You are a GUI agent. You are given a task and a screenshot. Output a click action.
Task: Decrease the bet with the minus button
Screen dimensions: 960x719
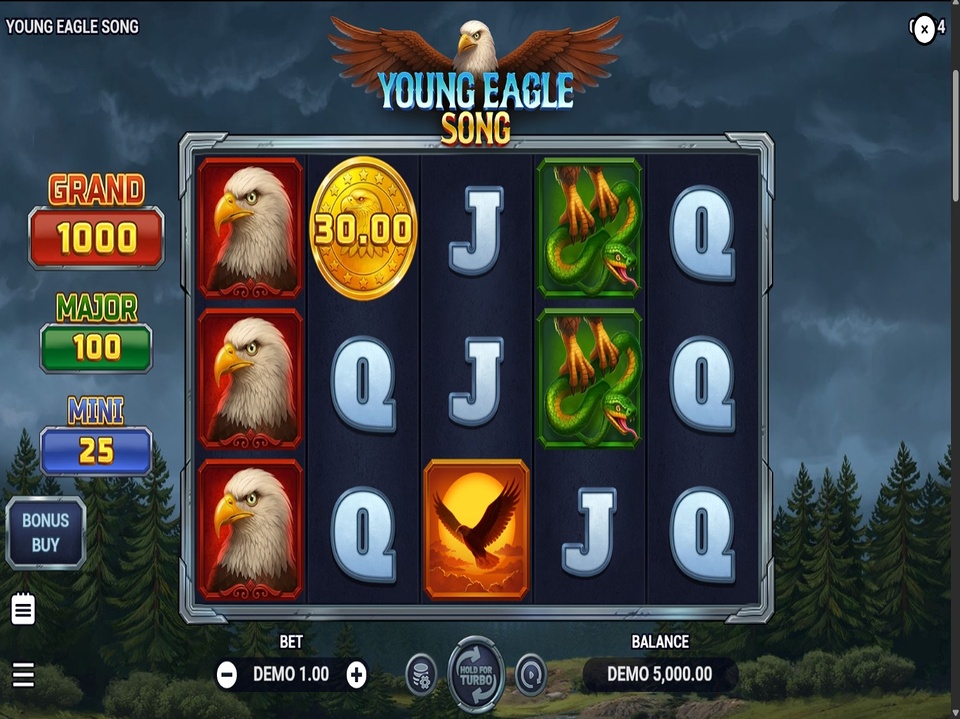tap(227, 675)
